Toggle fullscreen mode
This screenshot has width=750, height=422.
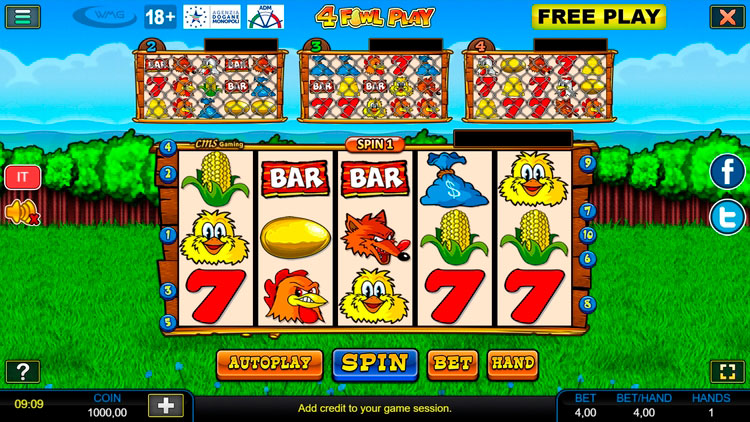(724, 372)
